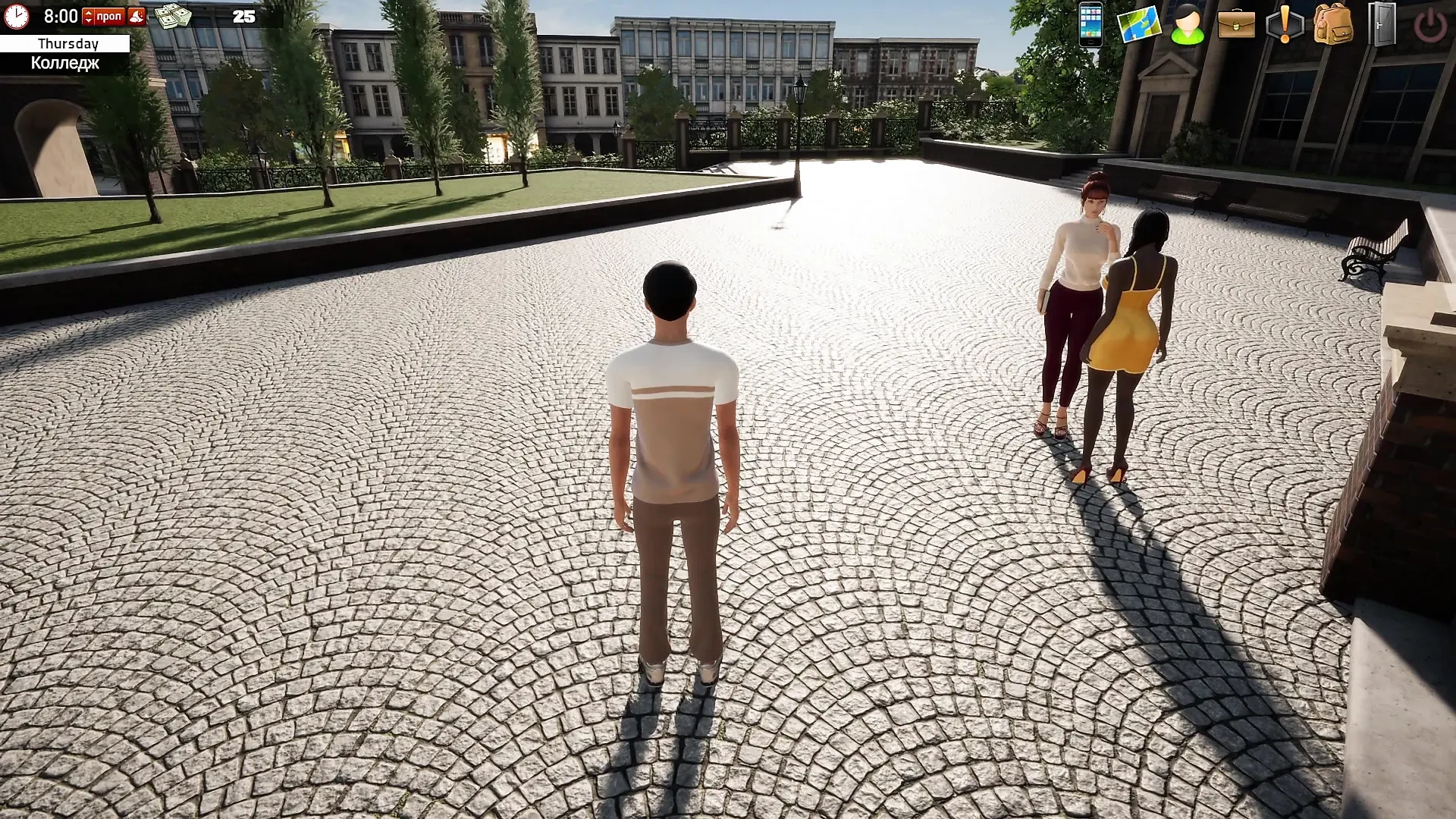Click the time speed up arrow

coord(89,14)
